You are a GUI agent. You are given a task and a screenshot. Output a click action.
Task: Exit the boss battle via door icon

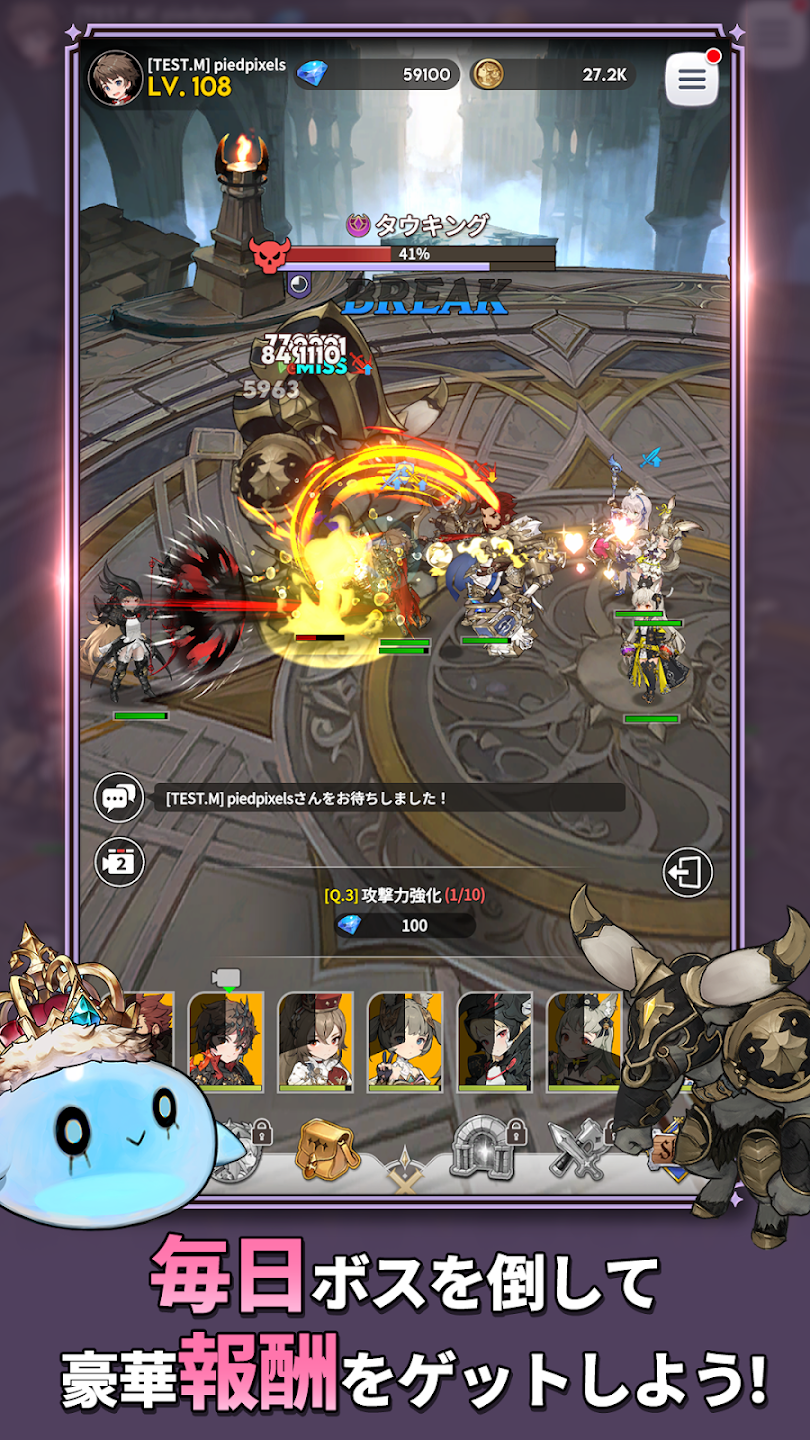pos(688,873)
